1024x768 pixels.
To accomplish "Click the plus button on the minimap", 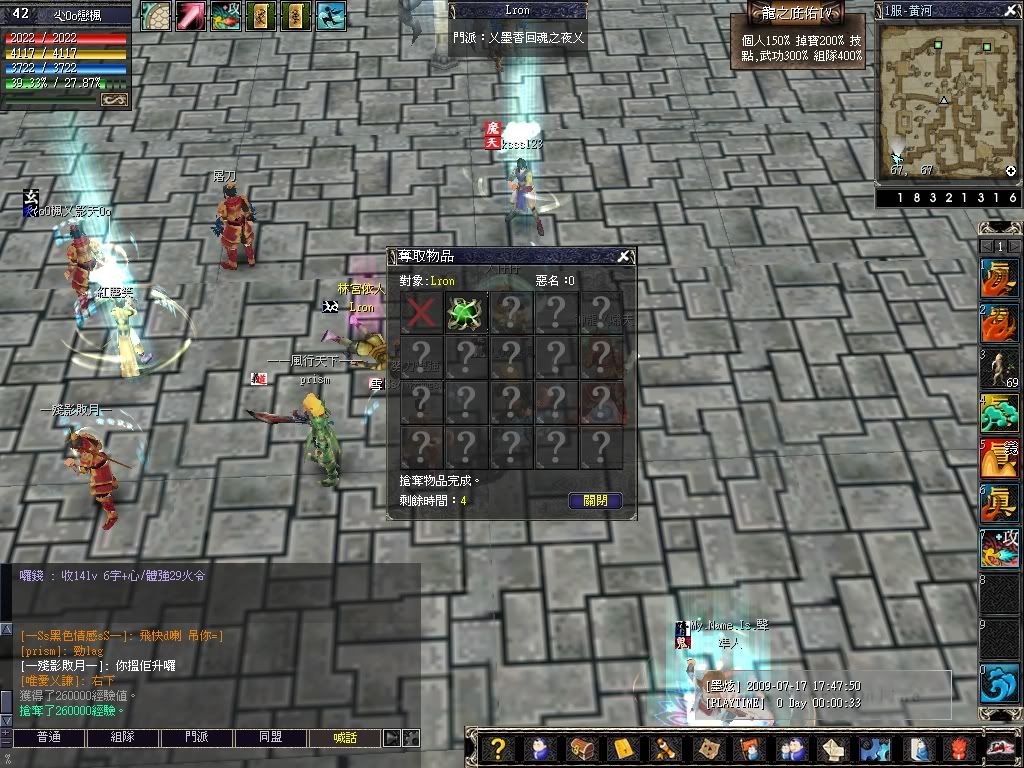I will (1011, 171).
